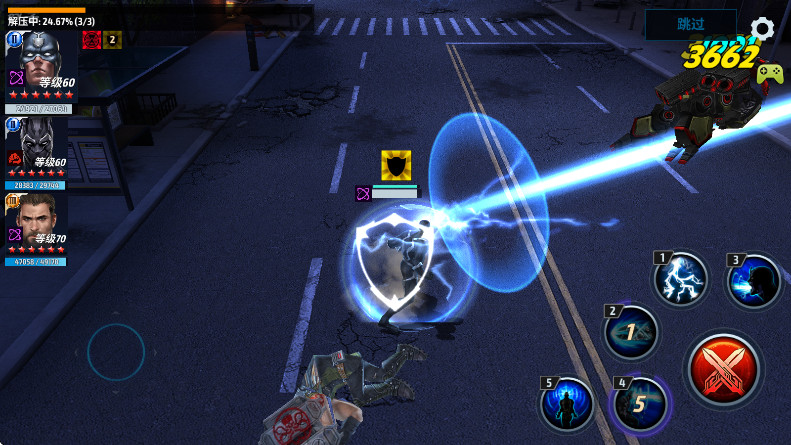
Task: Tap skill 2 on cooldown
Action: 631,332
